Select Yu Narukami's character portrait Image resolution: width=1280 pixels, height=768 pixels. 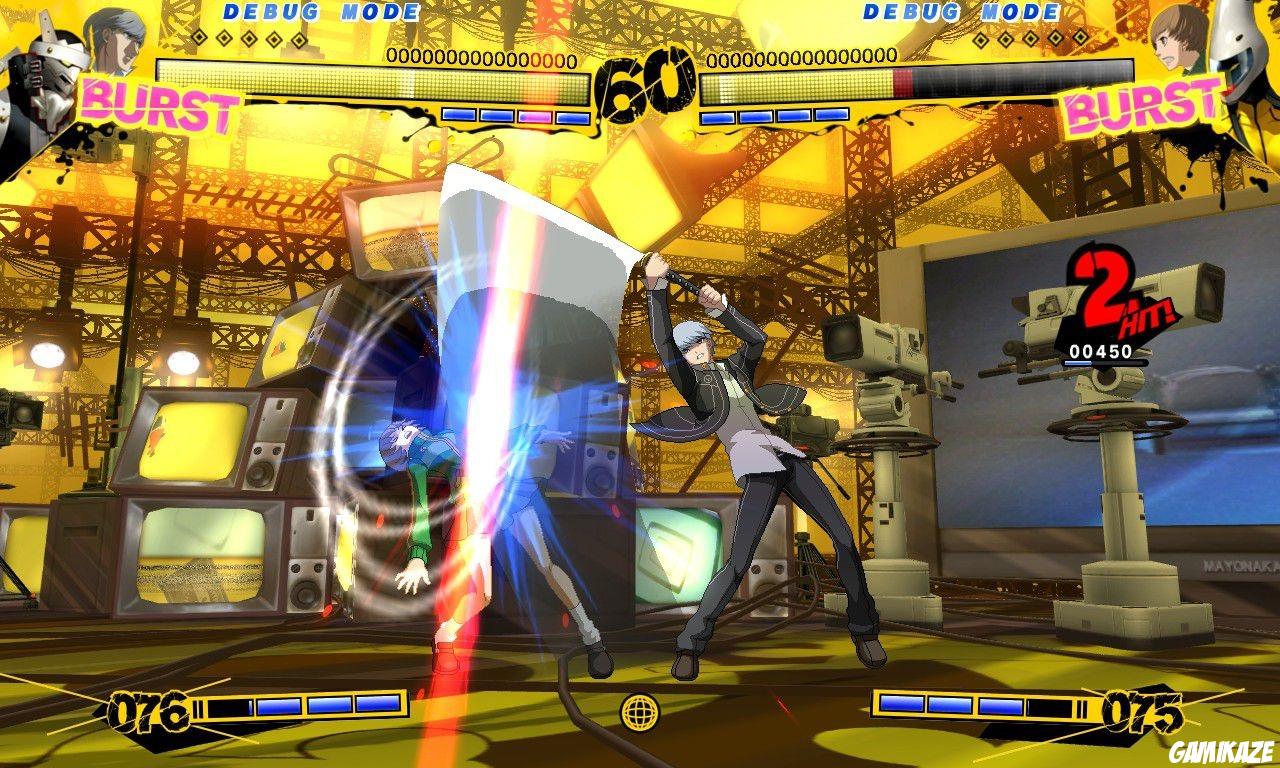[x=115, y=40]
